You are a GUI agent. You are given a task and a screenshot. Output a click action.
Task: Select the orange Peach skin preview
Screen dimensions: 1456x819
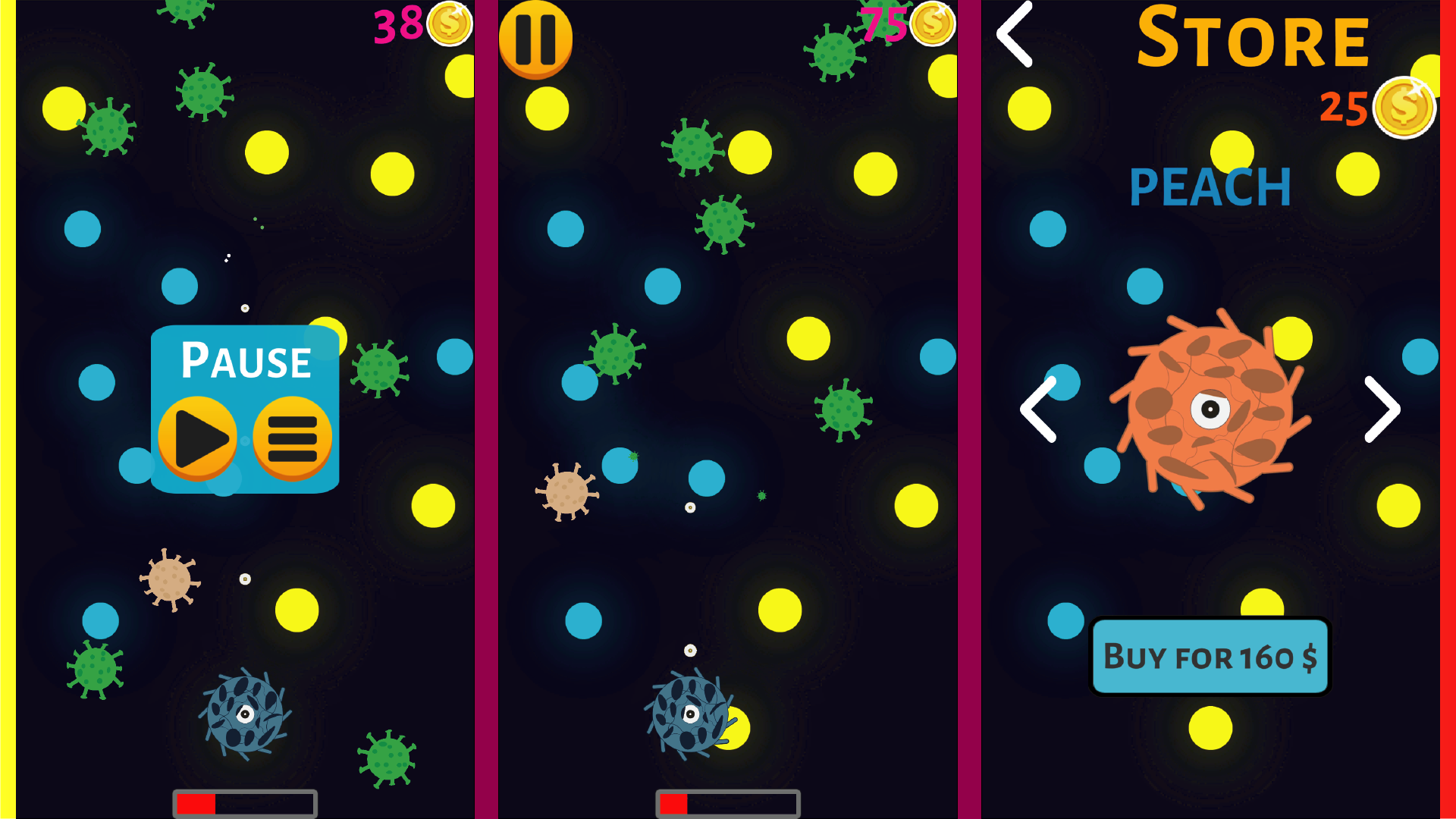[1211, 409]
